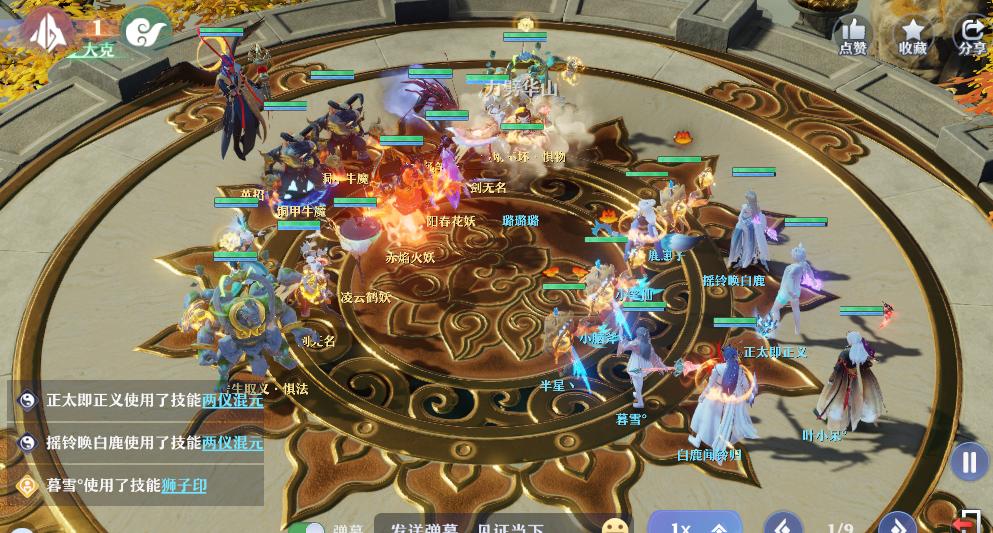Image resolution: width=993 pixels, height=533 pixels.
Task: Pause the battle replay
Action: (x=968, y=462)
